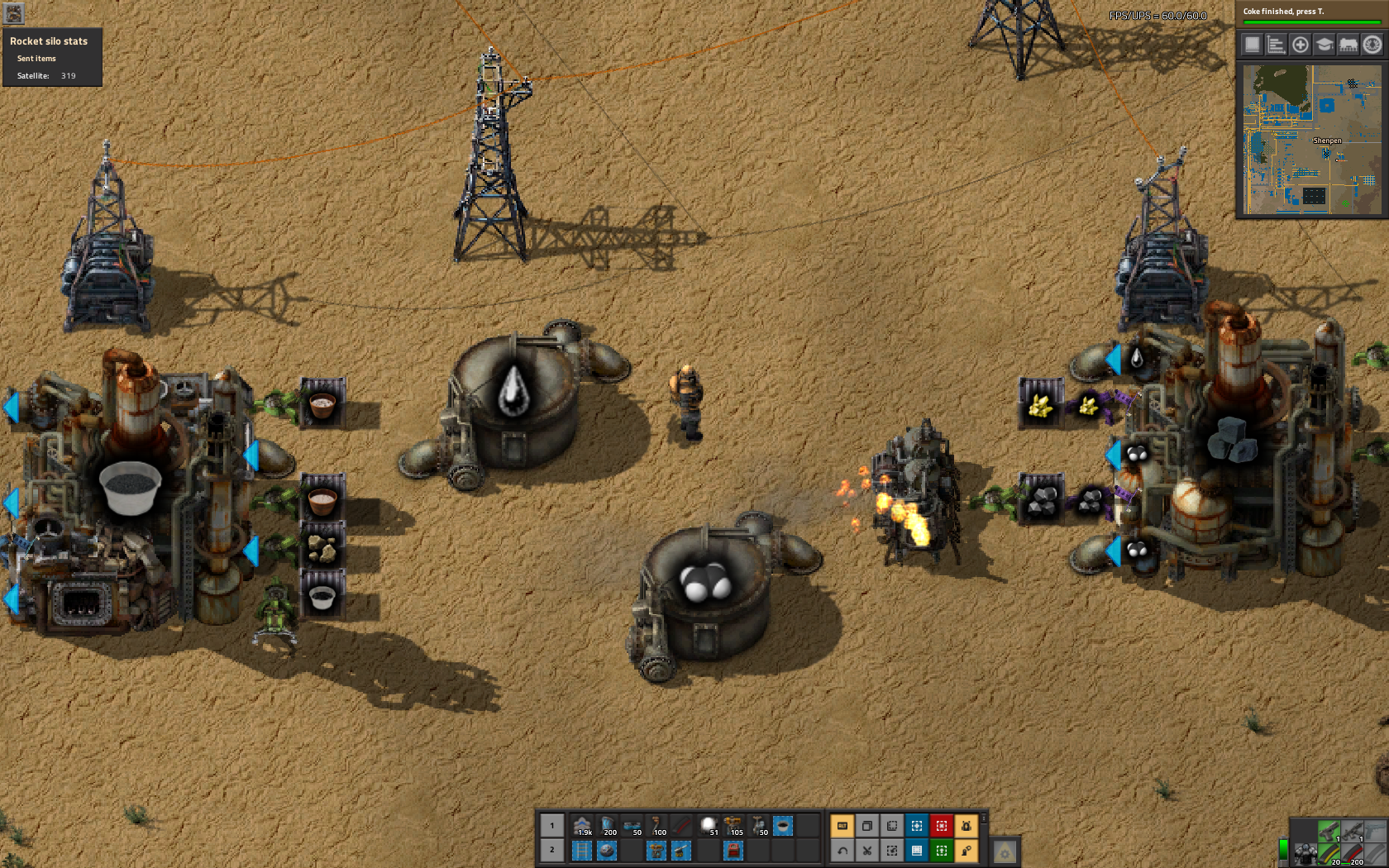Viewport: 1389px width, 868px height.
Task: Open the technology tree graduation cap button
Action: pos(1325,45)
